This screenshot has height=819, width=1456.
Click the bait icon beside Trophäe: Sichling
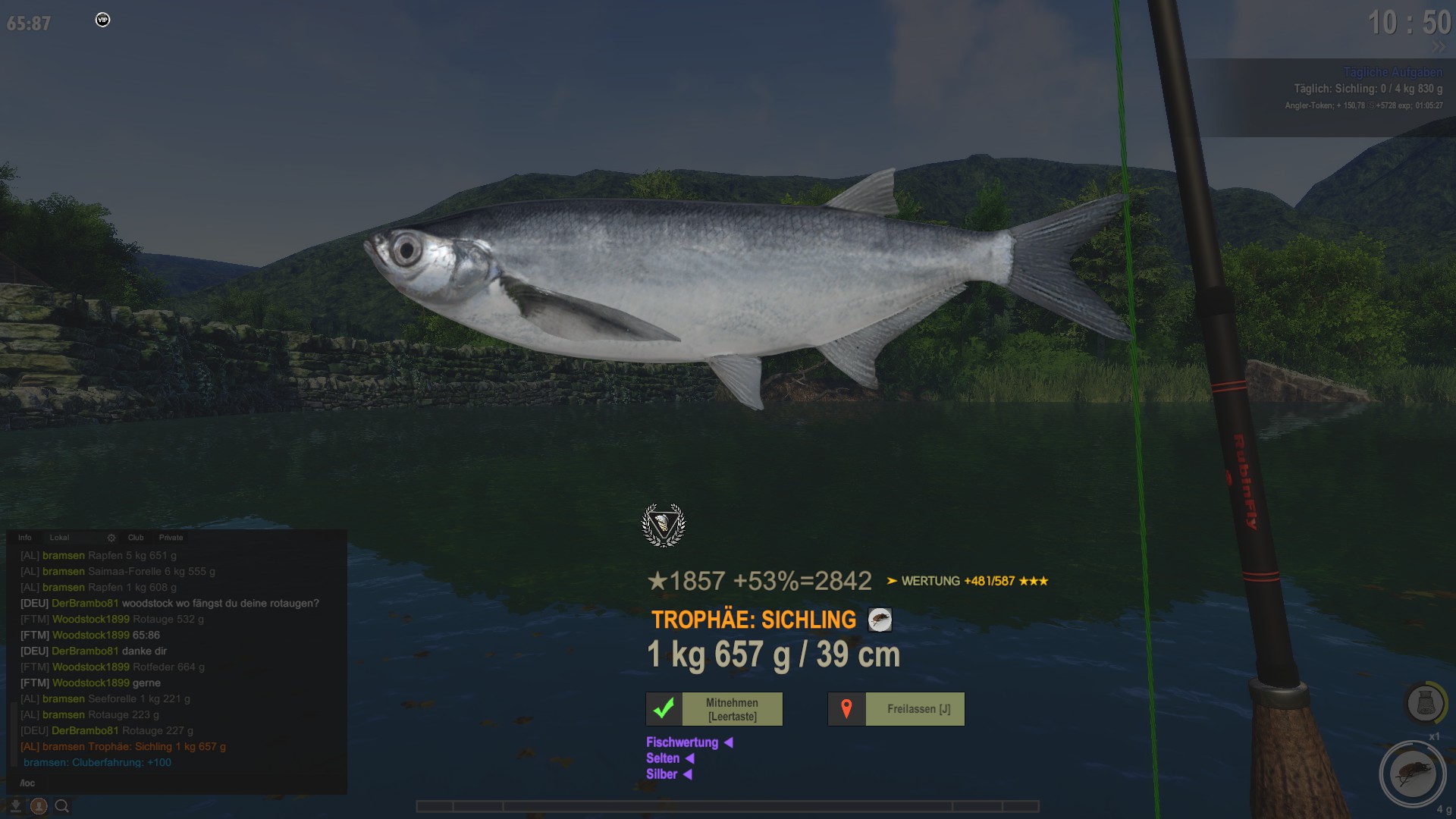click(880, 620)
